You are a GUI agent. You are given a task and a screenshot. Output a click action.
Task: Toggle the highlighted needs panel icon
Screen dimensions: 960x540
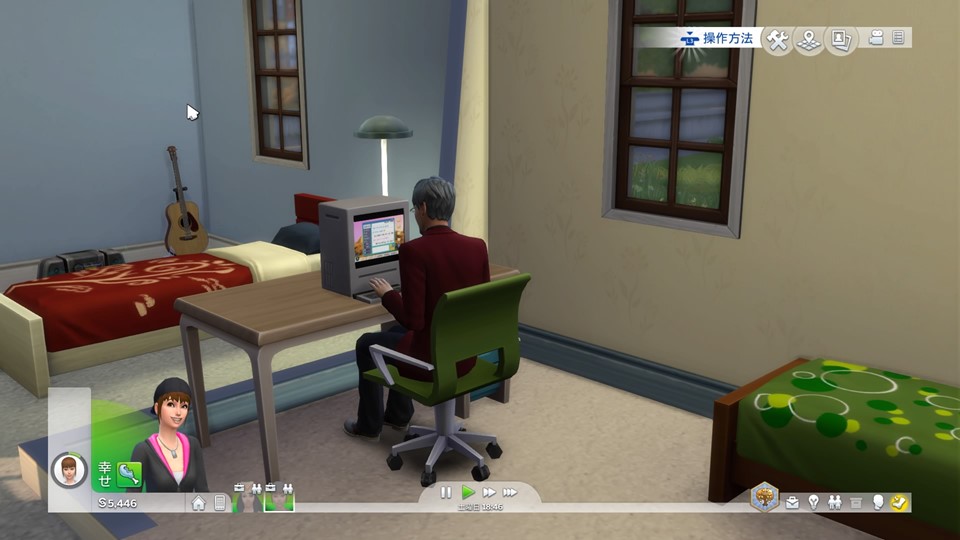coord(898,503)
